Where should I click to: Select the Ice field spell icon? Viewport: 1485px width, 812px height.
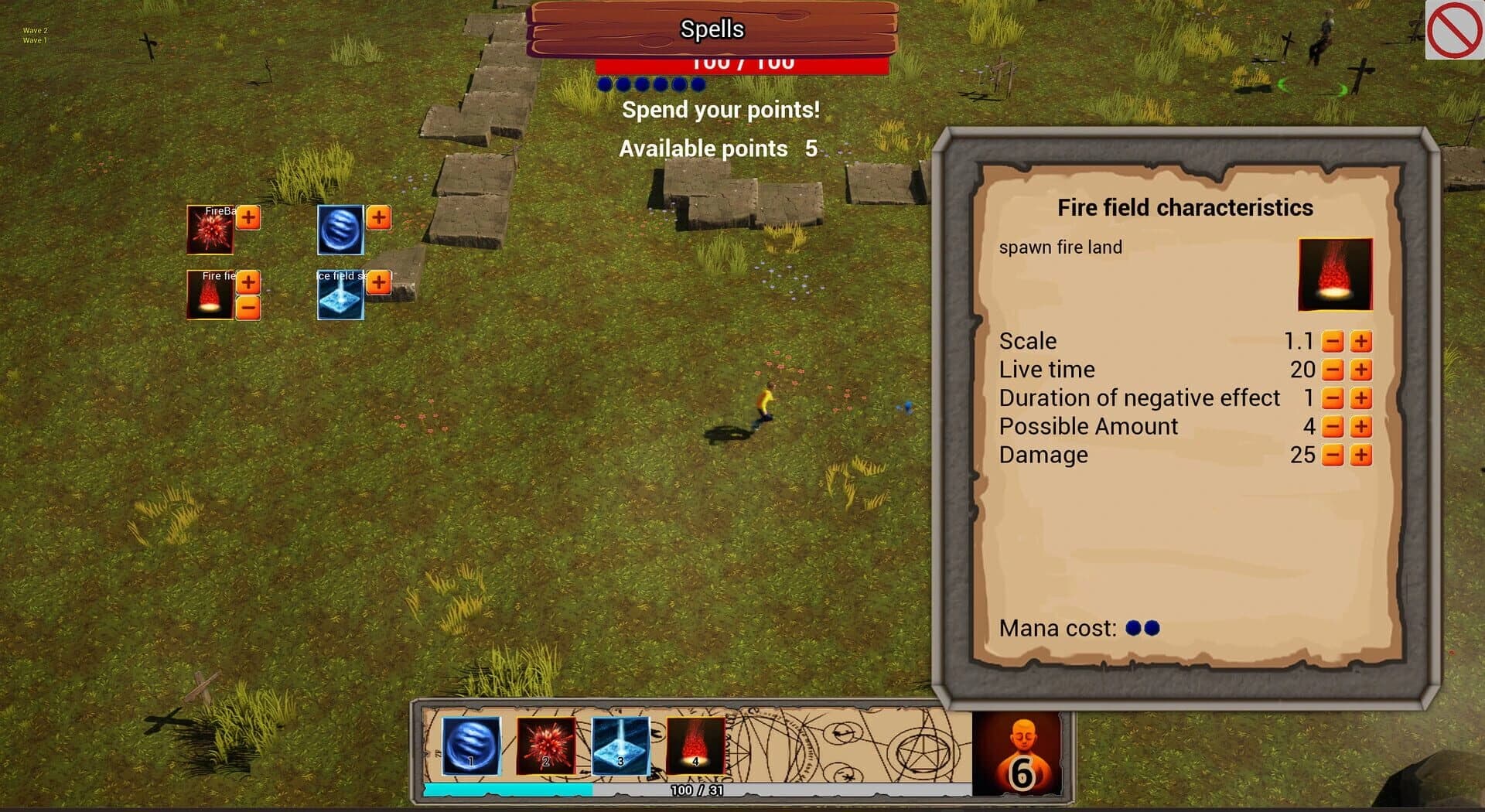pyautogui.click(x=339, y=296)
